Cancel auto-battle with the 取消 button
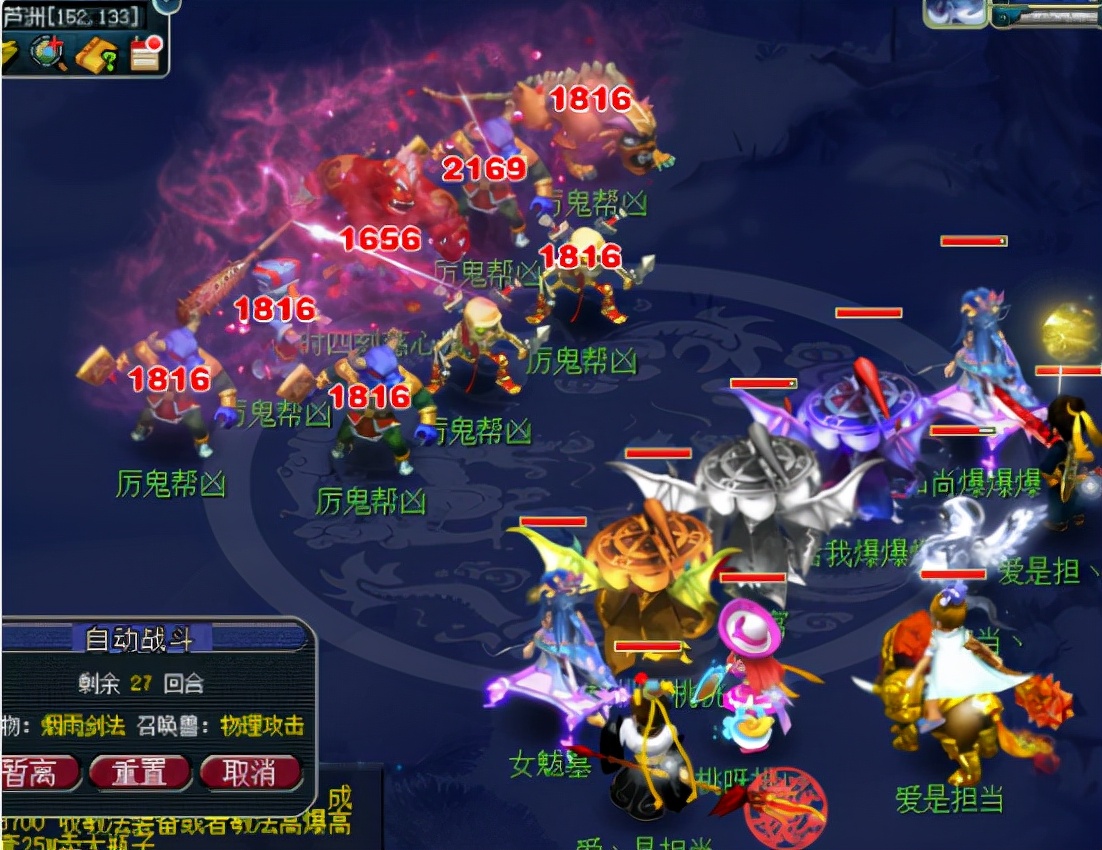The width and height of the screenshot is (1102, 850). 251,772
